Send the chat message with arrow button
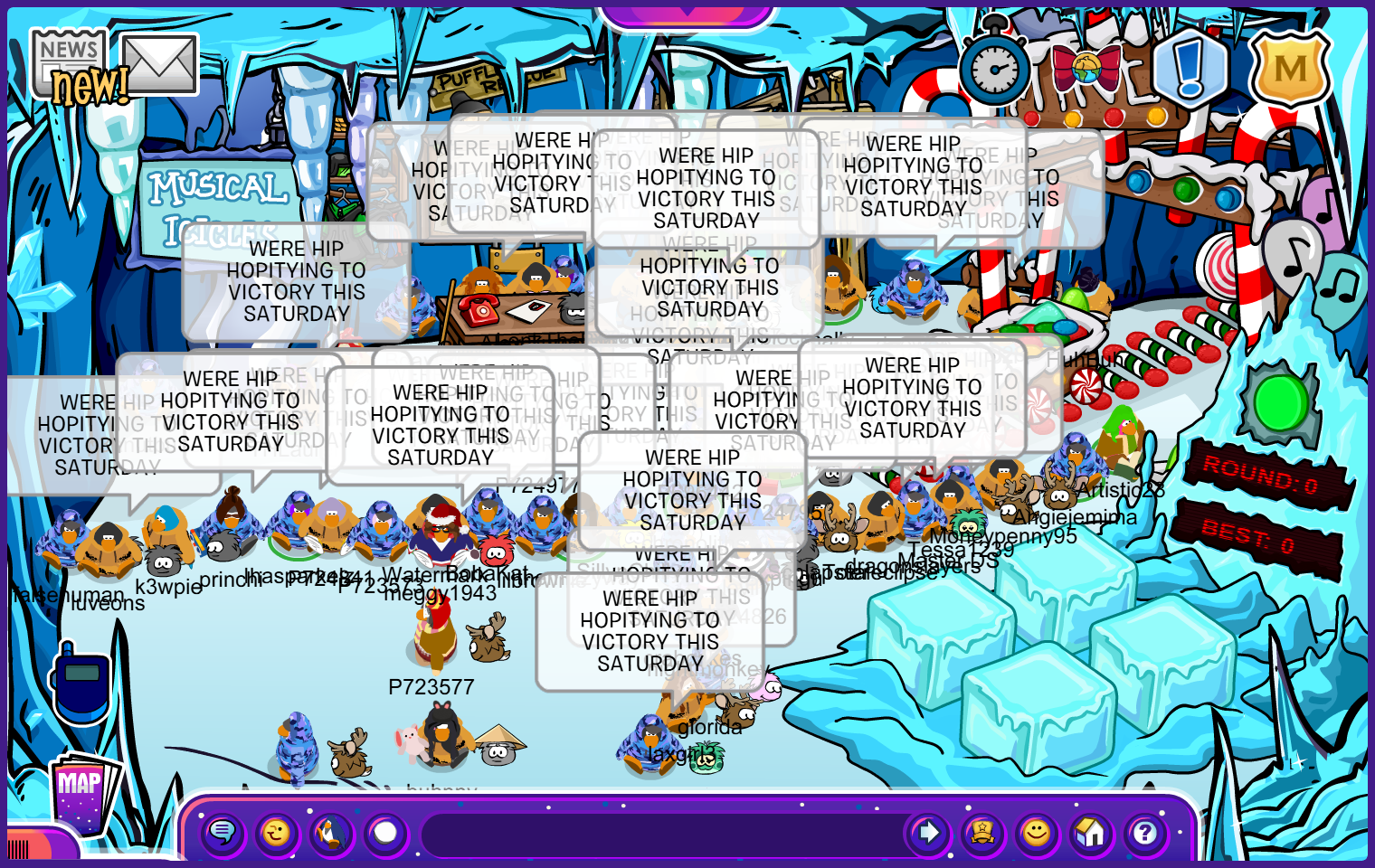 coord(928,832)
